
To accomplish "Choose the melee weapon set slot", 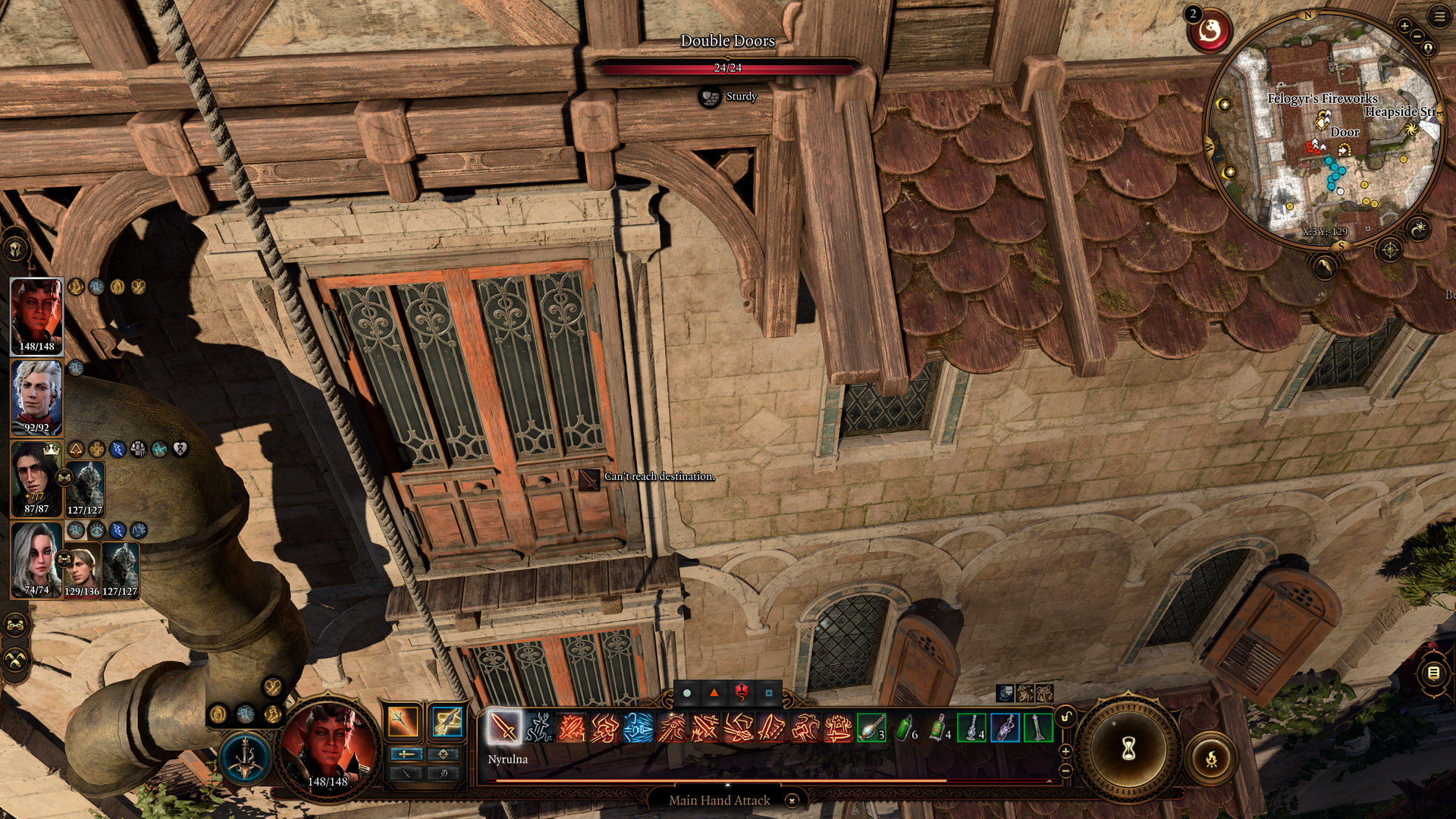I will point(403,721).
